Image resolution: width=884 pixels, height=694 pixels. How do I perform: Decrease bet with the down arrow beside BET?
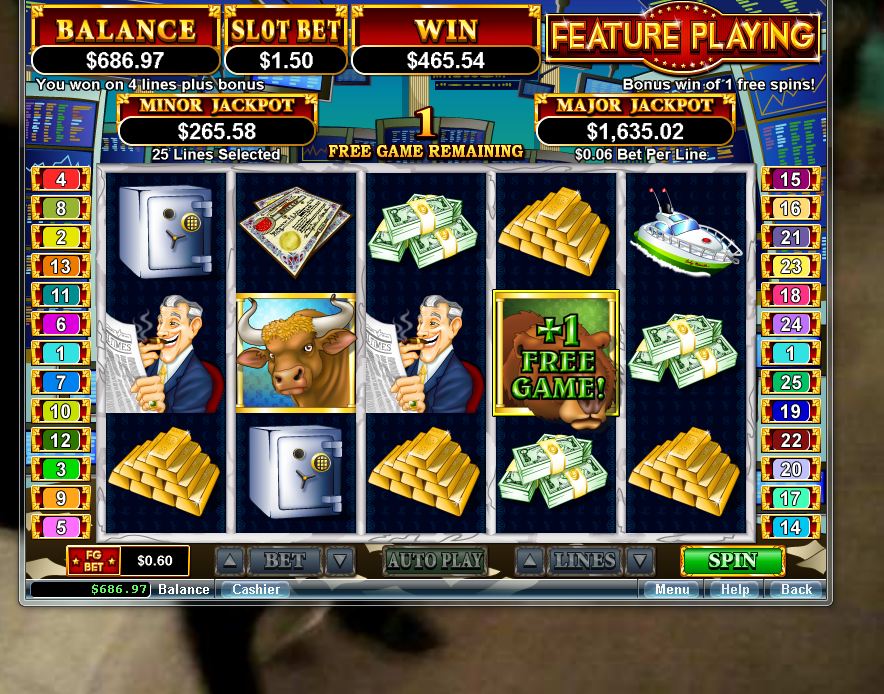pyautogui.click(x=341, y=561)
